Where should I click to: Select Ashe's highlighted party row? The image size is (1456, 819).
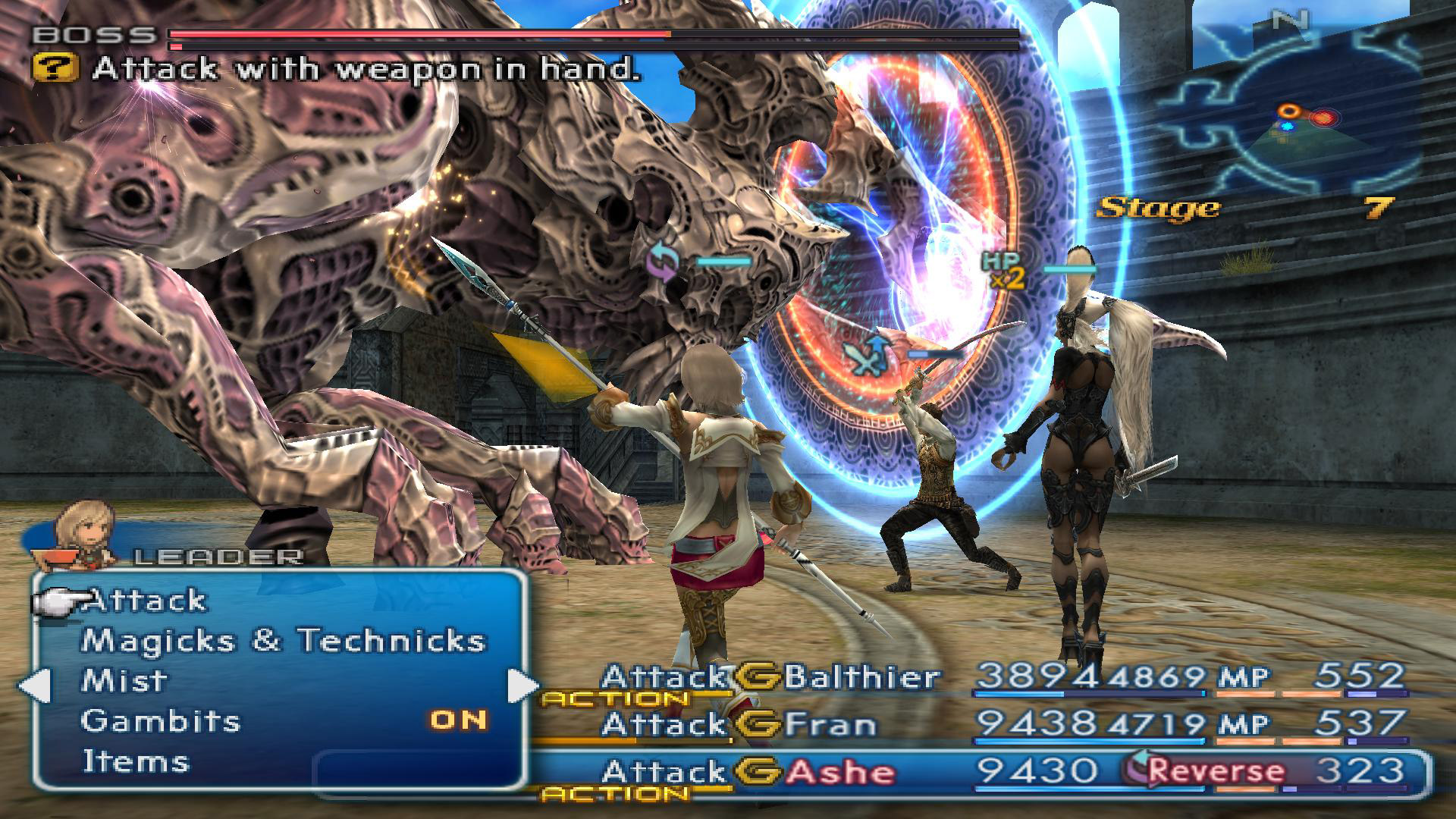coord(1001,773)
